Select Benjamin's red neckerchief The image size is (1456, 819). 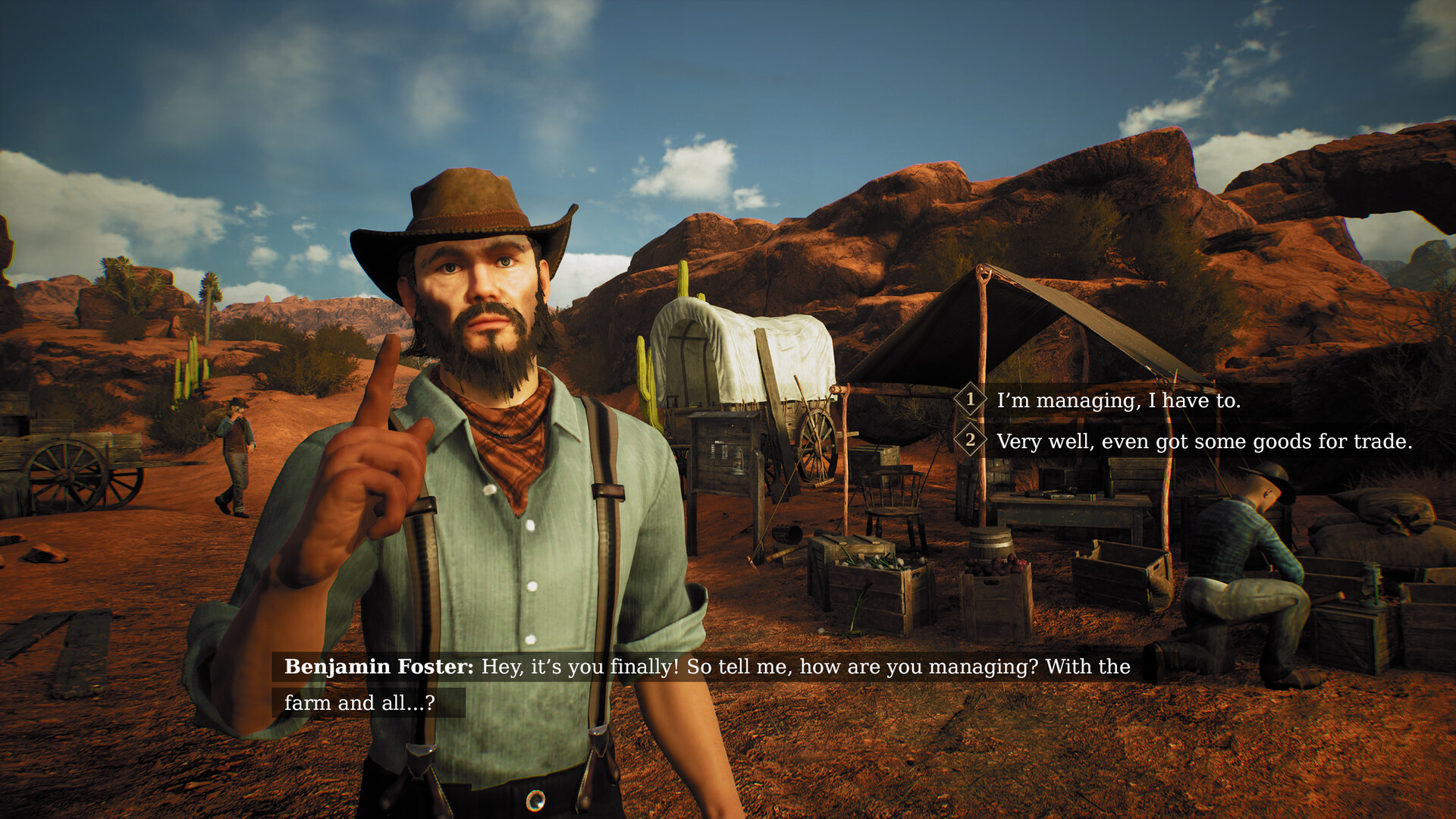(510, 440)
